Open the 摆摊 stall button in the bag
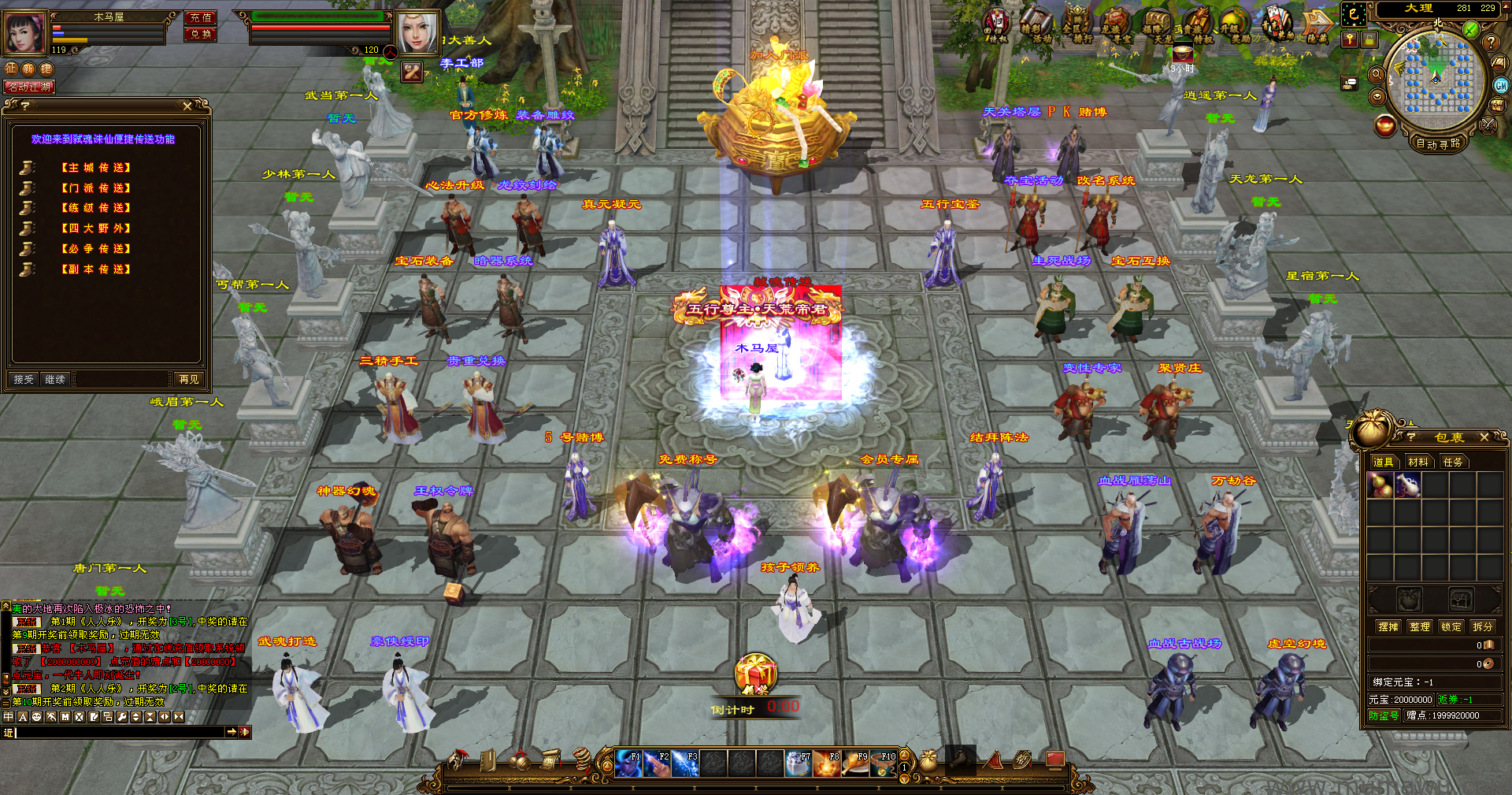Viewport: 1512px width, 795px height. click(x=1388, y=627)
